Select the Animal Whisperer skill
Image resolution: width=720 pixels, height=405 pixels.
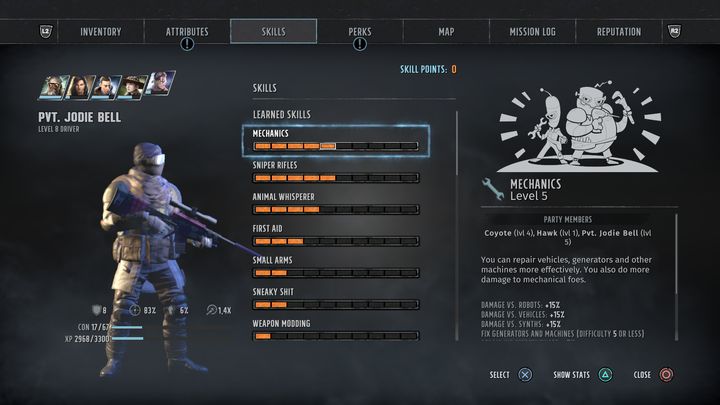[x=335, y=204]
